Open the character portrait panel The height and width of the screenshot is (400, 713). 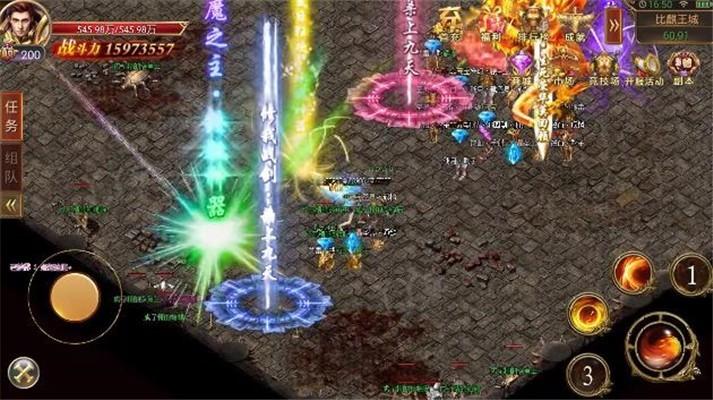(x=22, y=22)
